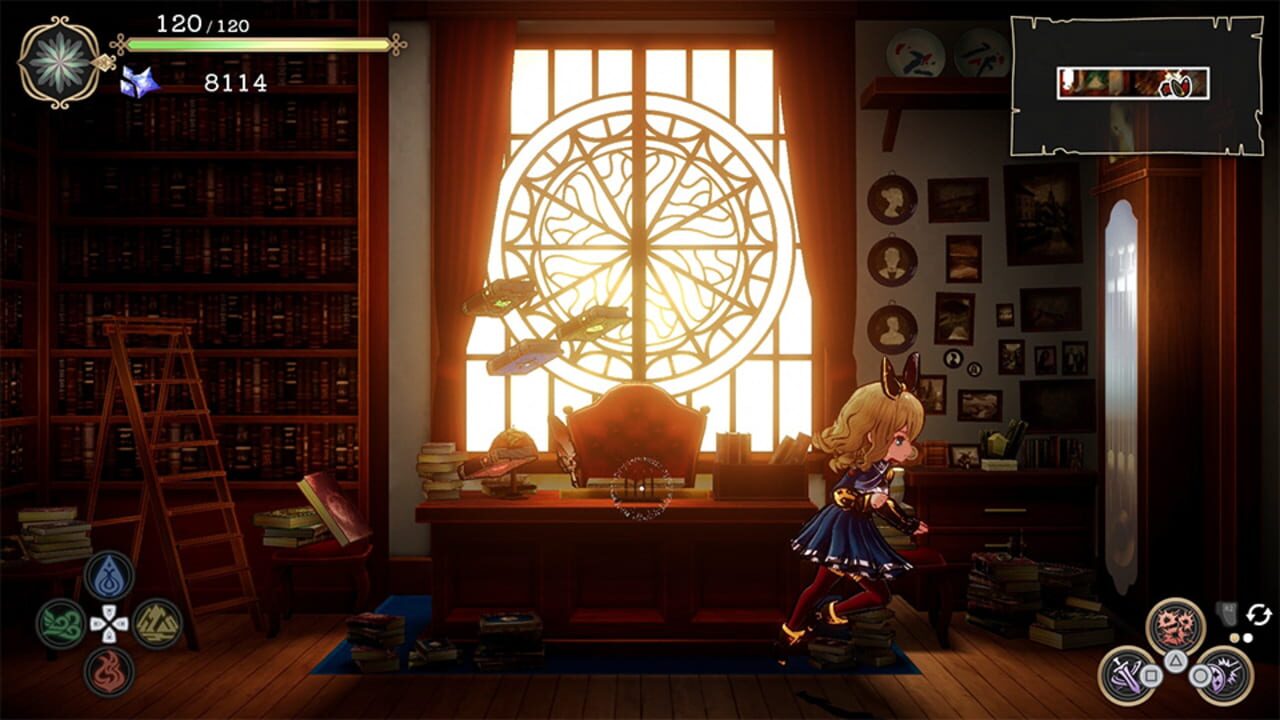The image size is (1280, 720).
Task: Open the Triangle button skill menu
Action: coord(1176,661)
